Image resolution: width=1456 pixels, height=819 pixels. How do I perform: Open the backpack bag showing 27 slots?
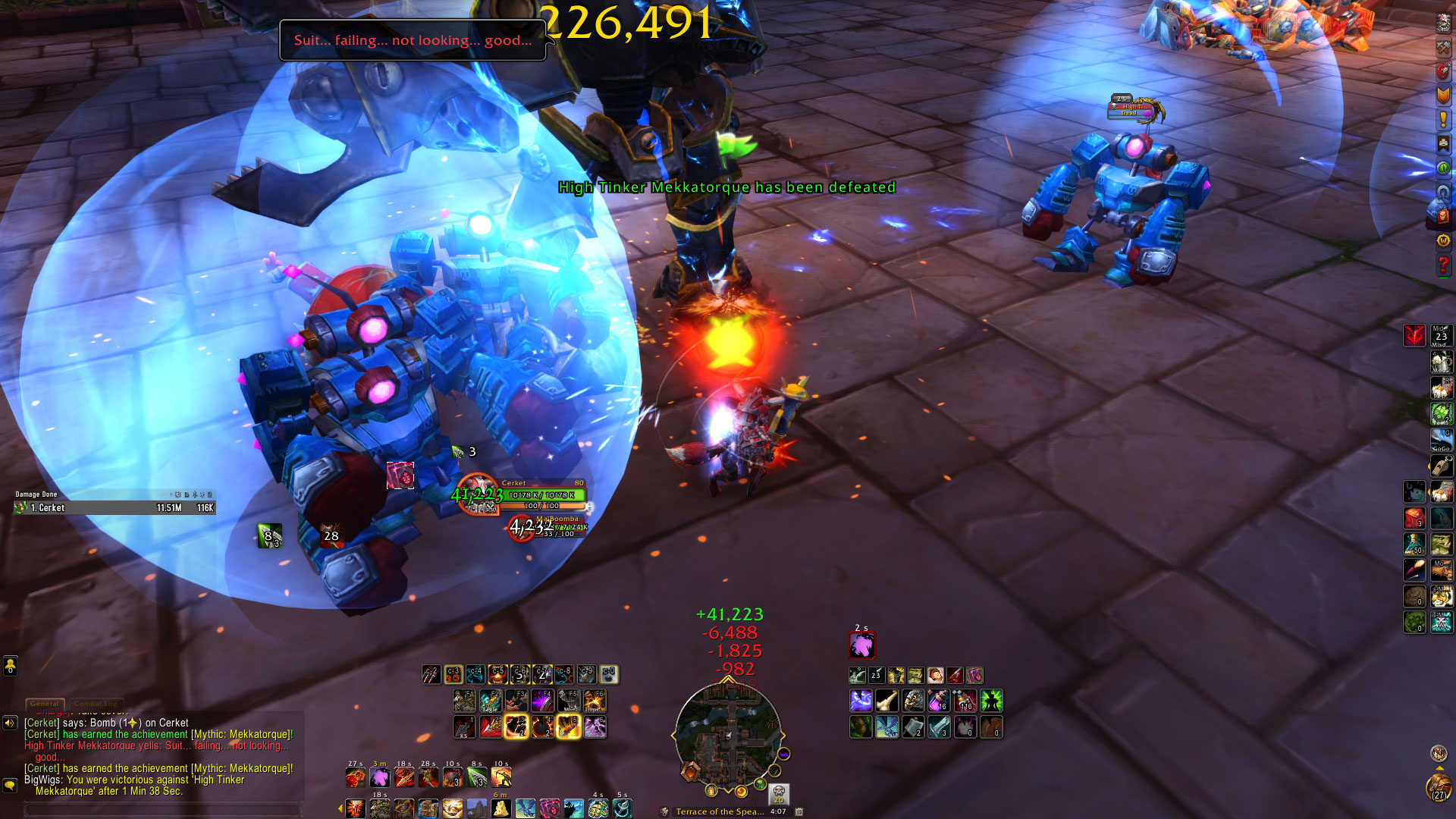tap(1438, 788)
